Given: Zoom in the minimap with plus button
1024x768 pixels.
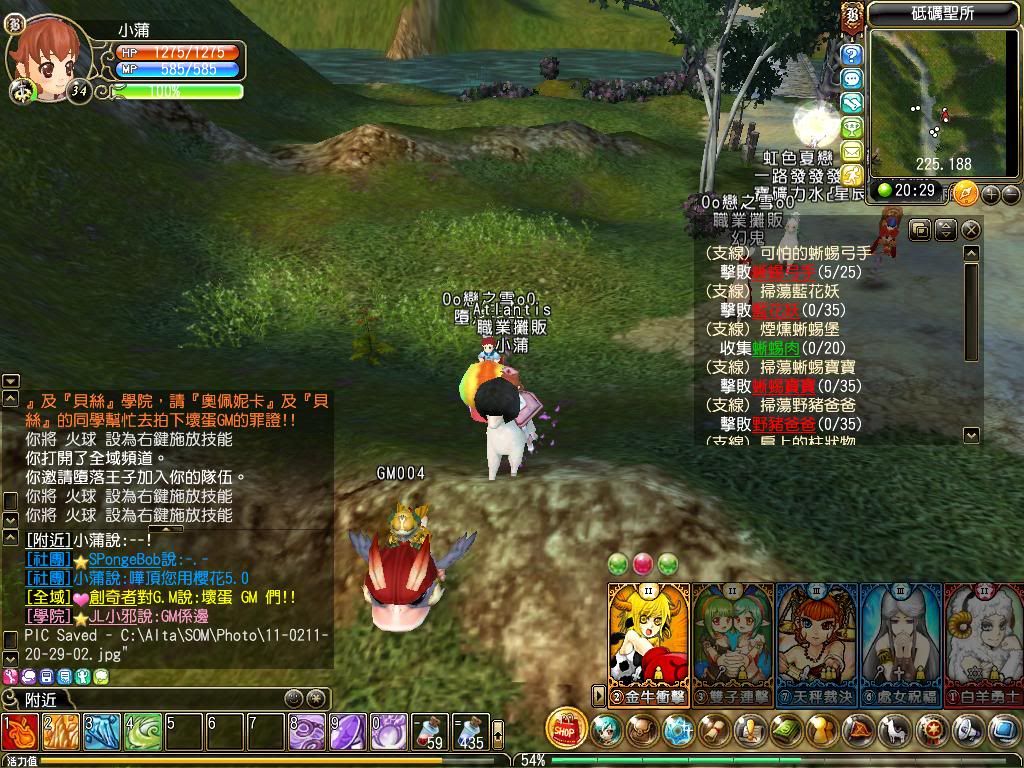Looking at the screenshot, I should click(x=991, y=193).
